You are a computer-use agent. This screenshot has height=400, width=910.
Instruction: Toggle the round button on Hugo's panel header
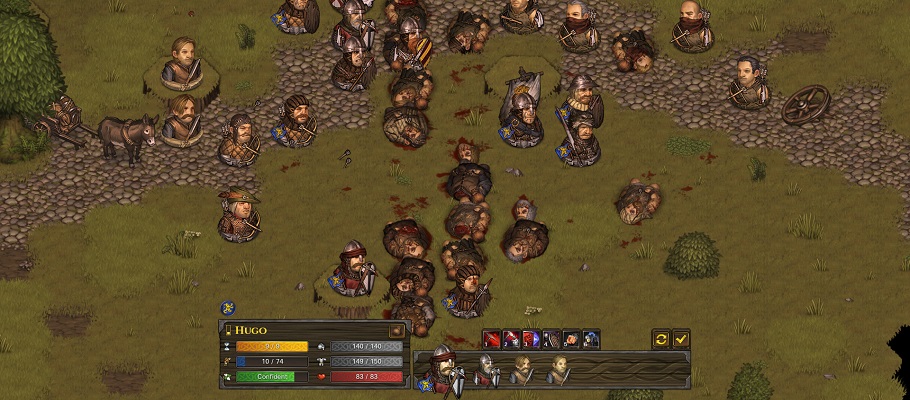396,330
